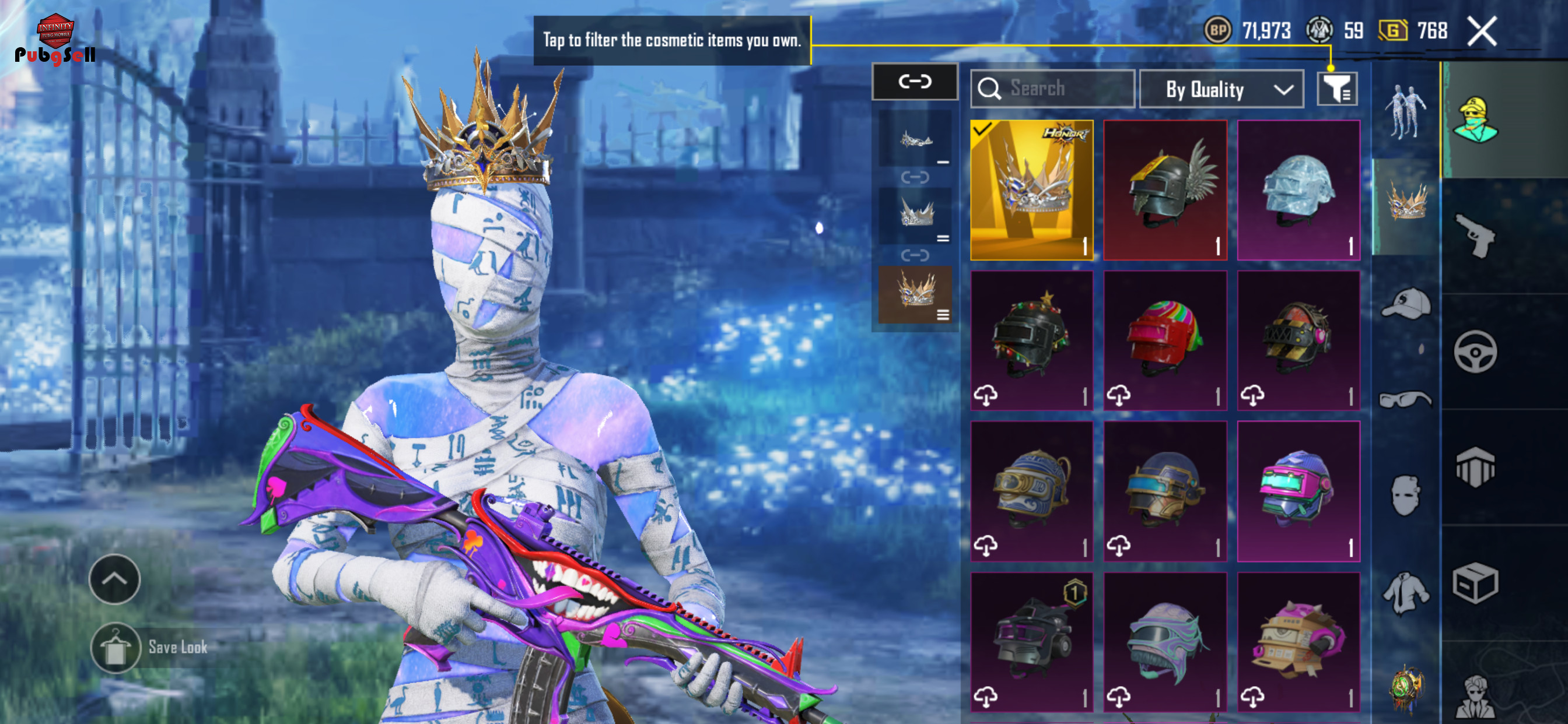Select the cardboard box helmet skin
The image size is (1568, 724).
click(1298, 641)
